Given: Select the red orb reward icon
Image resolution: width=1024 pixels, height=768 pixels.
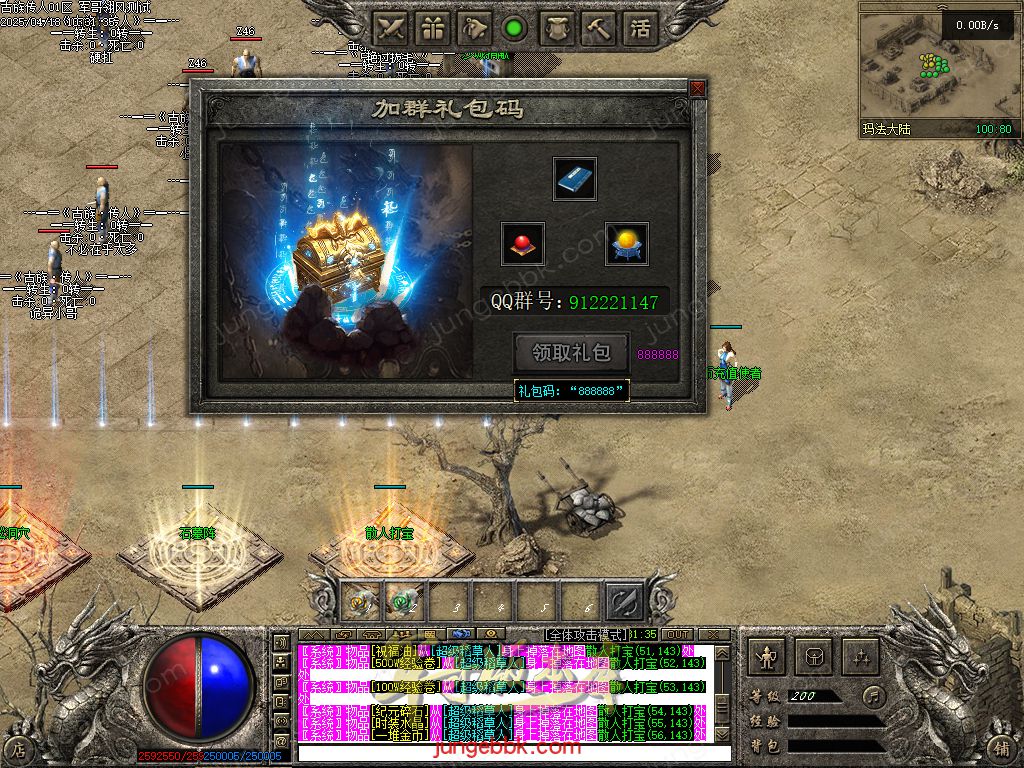Looking at the screenshot, I should coord(522,244).
